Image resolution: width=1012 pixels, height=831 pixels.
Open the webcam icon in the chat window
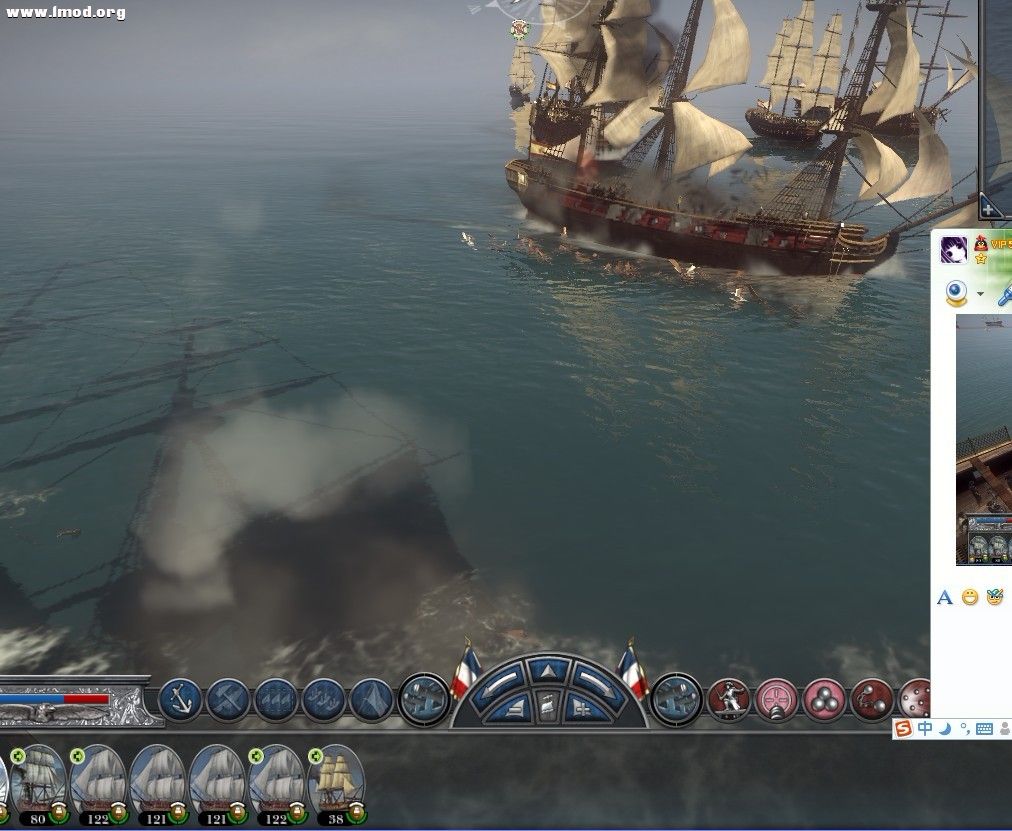[957, 292]
